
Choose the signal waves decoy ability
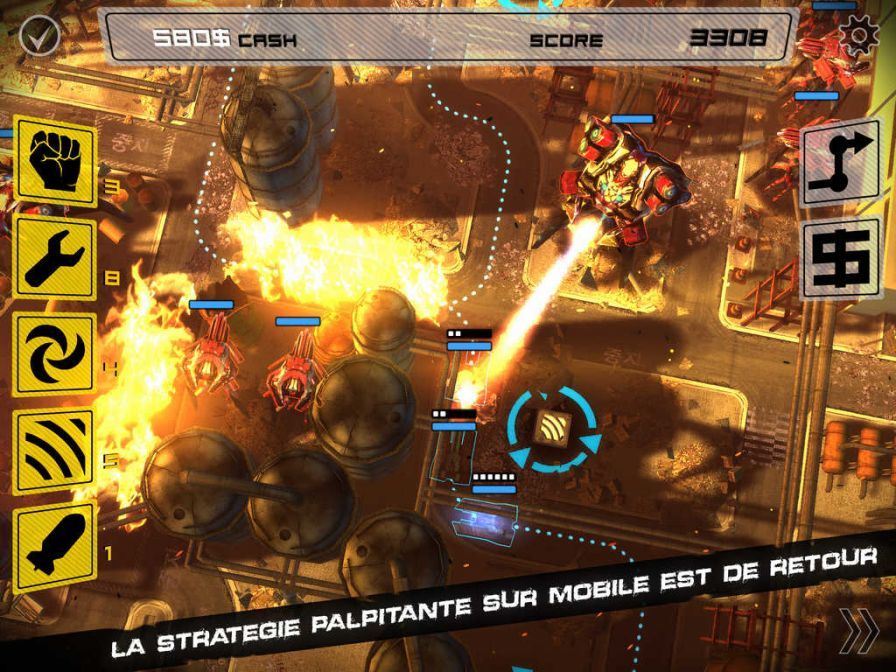(55, 450)
